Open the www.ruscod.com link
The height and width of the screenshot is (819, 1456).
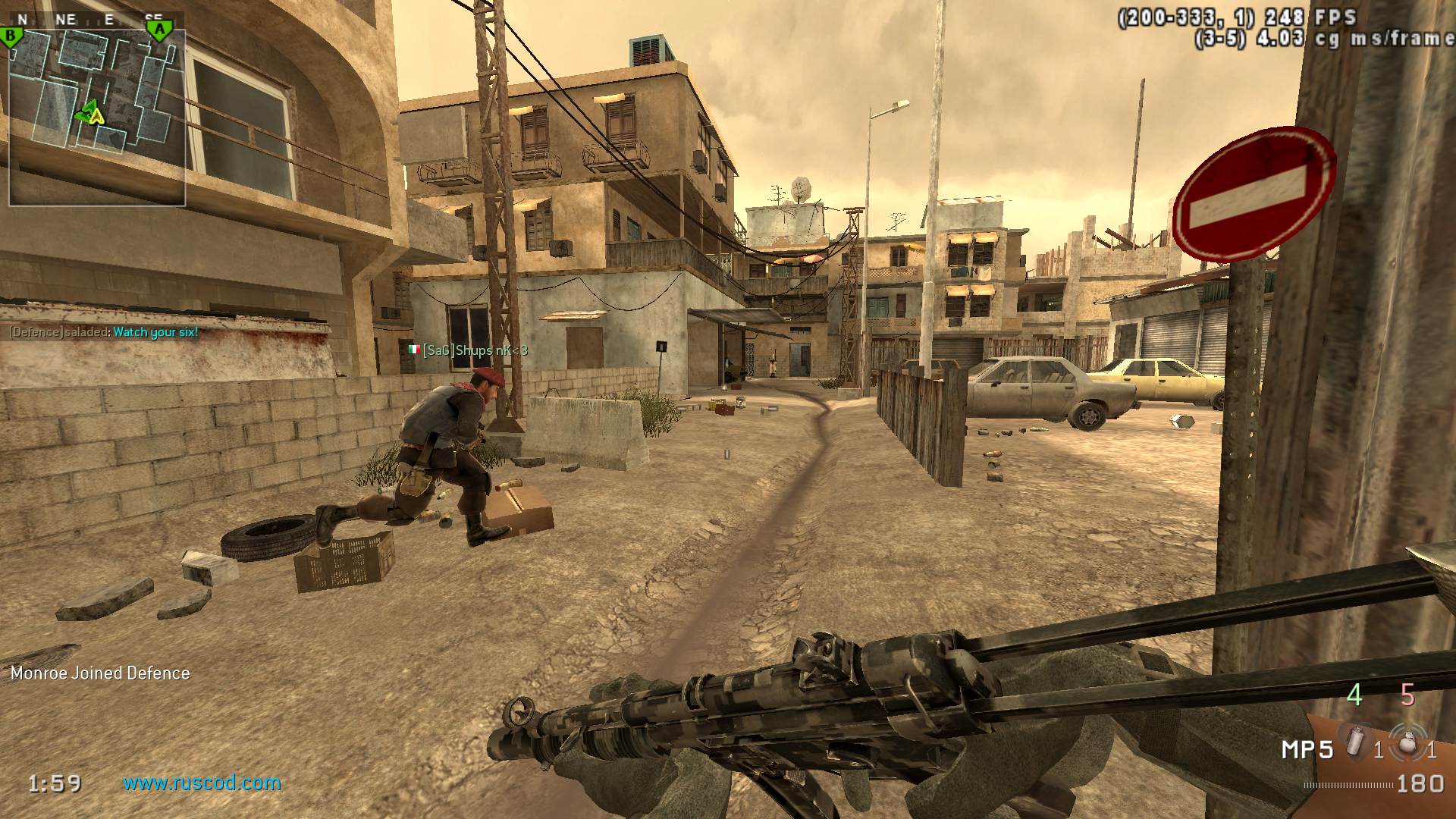tap(202, 783)
